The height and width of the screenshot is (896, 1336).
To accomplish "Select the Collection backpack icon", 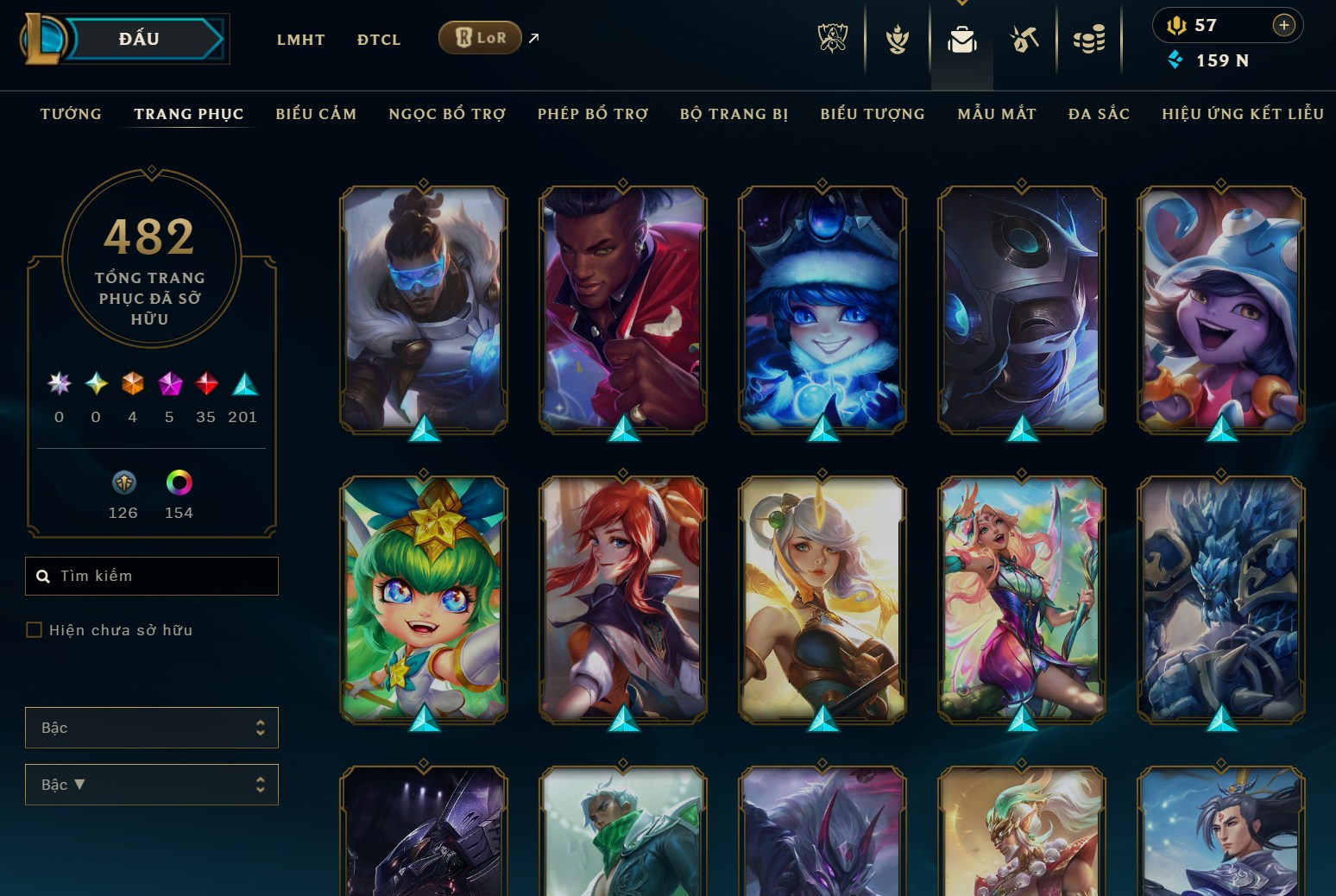I will [x=962, y=39].
